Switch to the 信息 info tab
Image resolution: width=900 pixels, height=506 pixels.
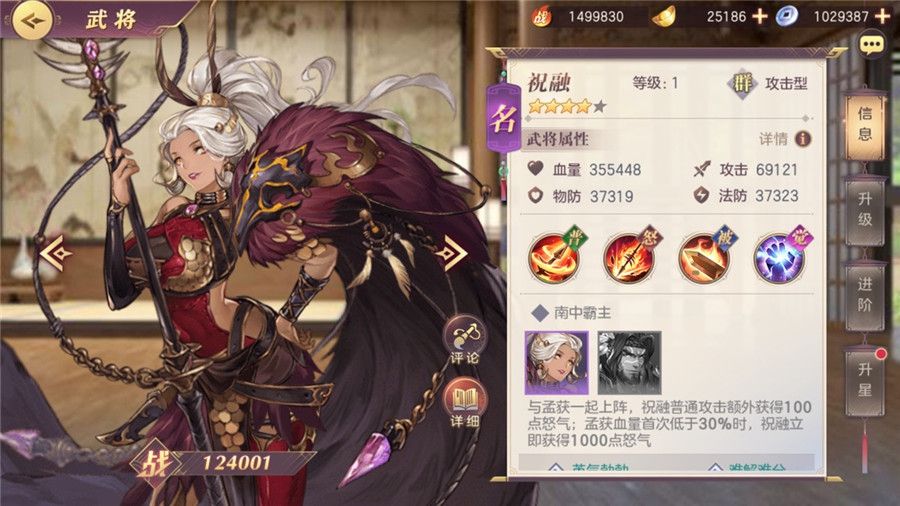[865, 124]
